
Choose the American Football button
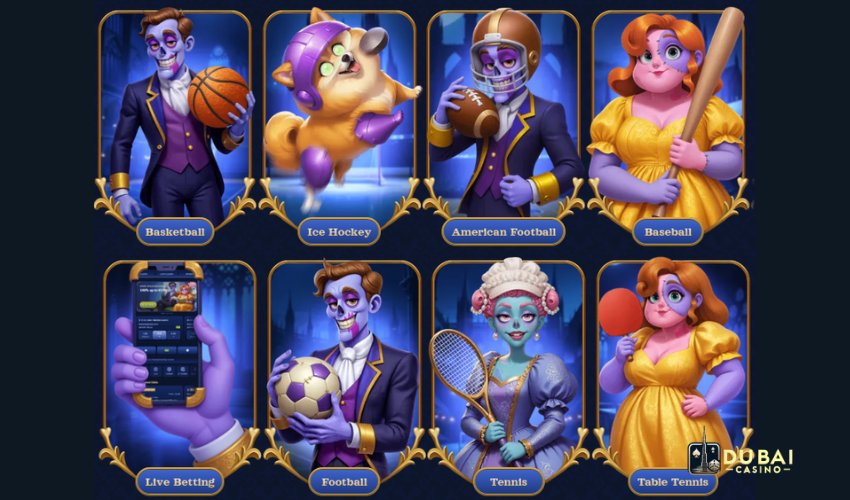click(503, 232)
